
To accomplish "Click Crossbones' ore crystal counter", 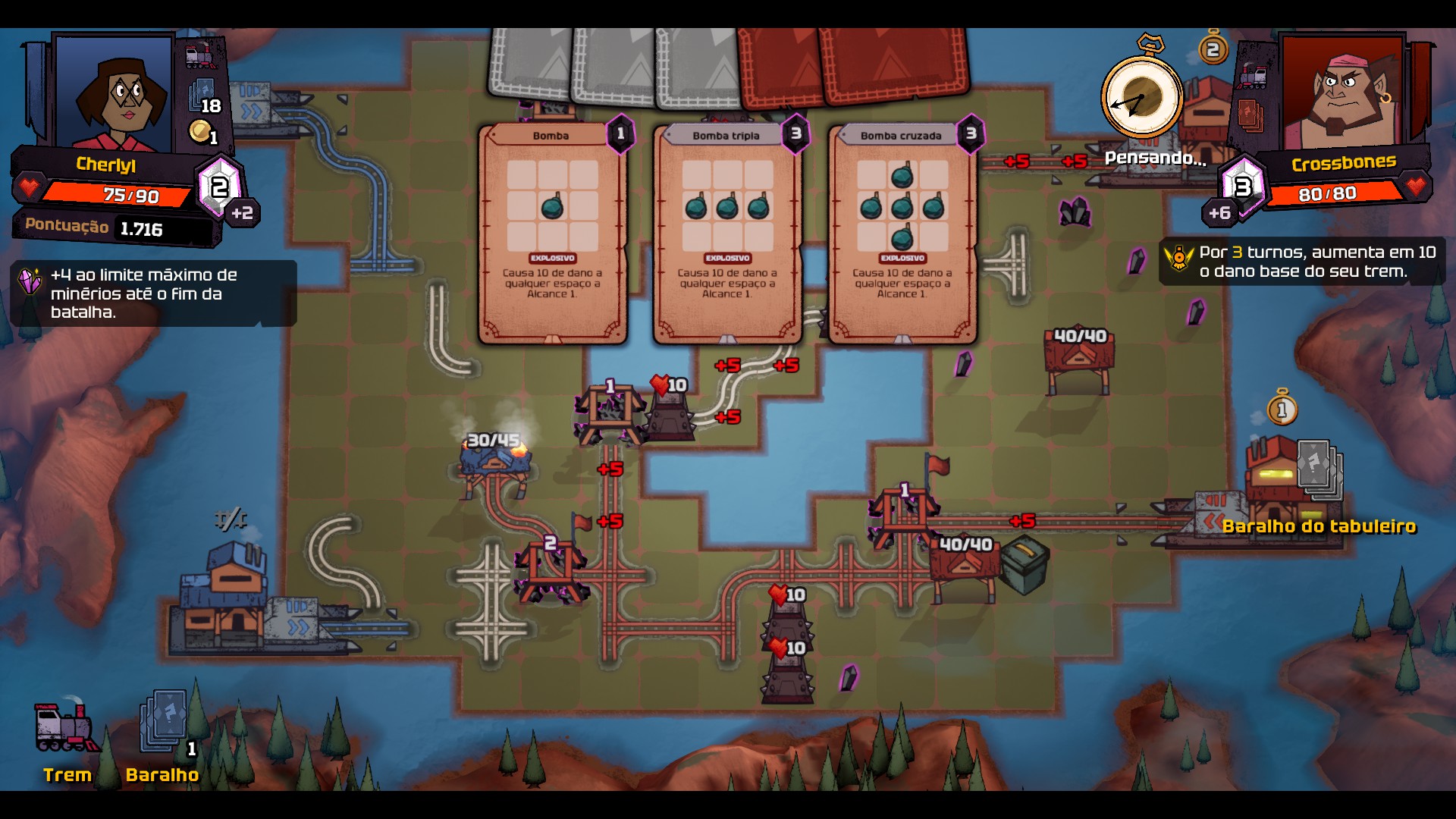I will 1241,186.
